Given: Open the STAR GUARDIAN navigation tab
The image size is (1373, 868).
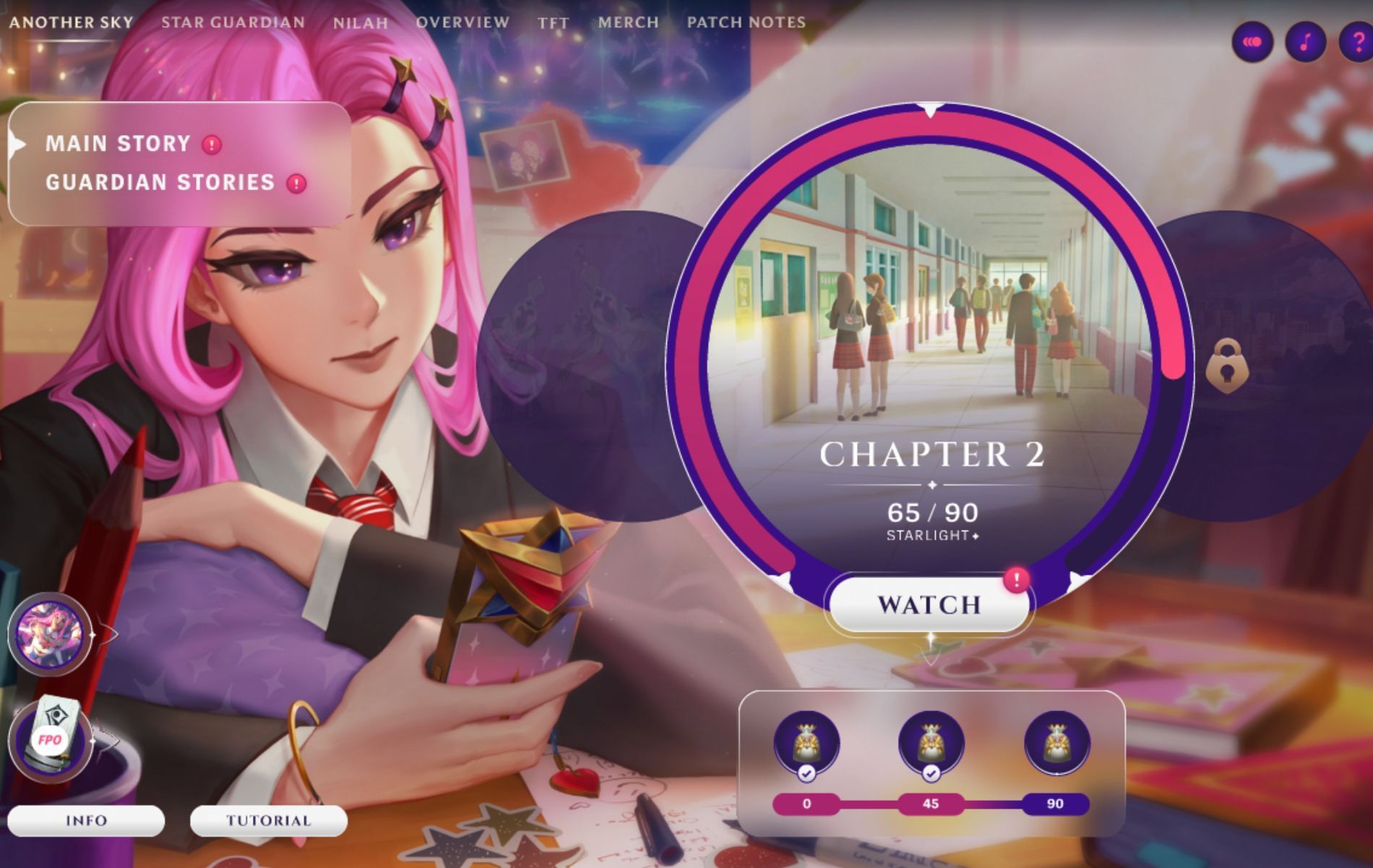Looking at the screenshot, I should (233, 22).
